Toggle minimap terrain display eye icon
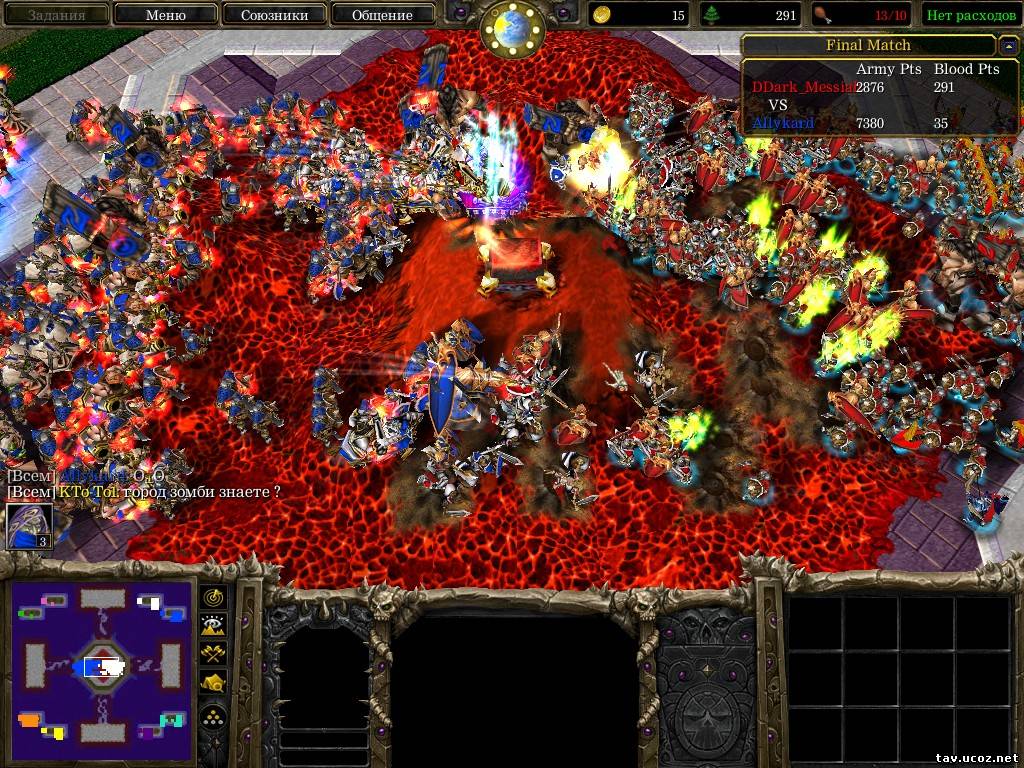The height and width of the screenshot is (768, 1024). (x=213, y=625)
